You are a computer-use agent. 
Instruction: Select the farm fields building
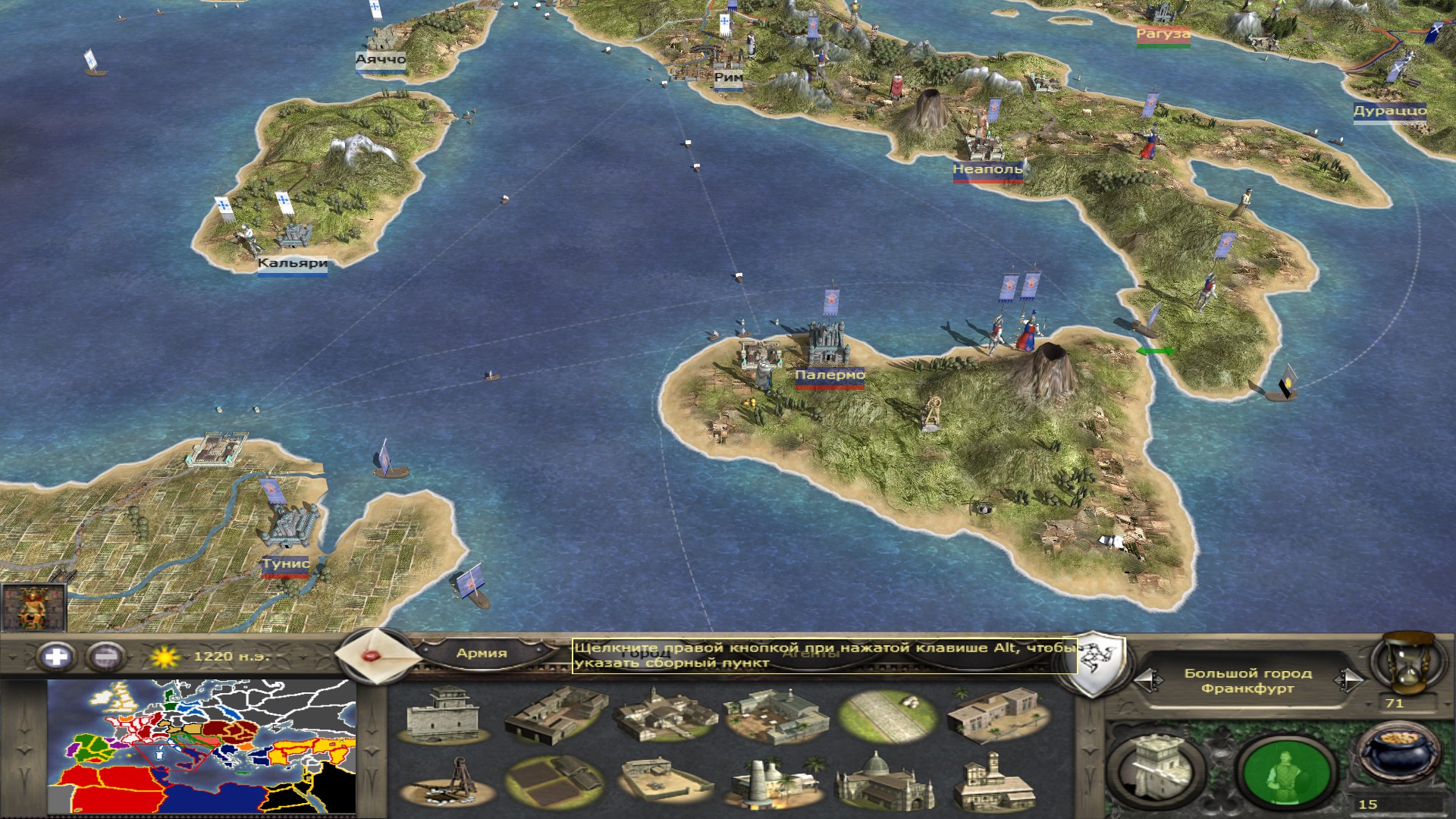(x=553, y=783)
